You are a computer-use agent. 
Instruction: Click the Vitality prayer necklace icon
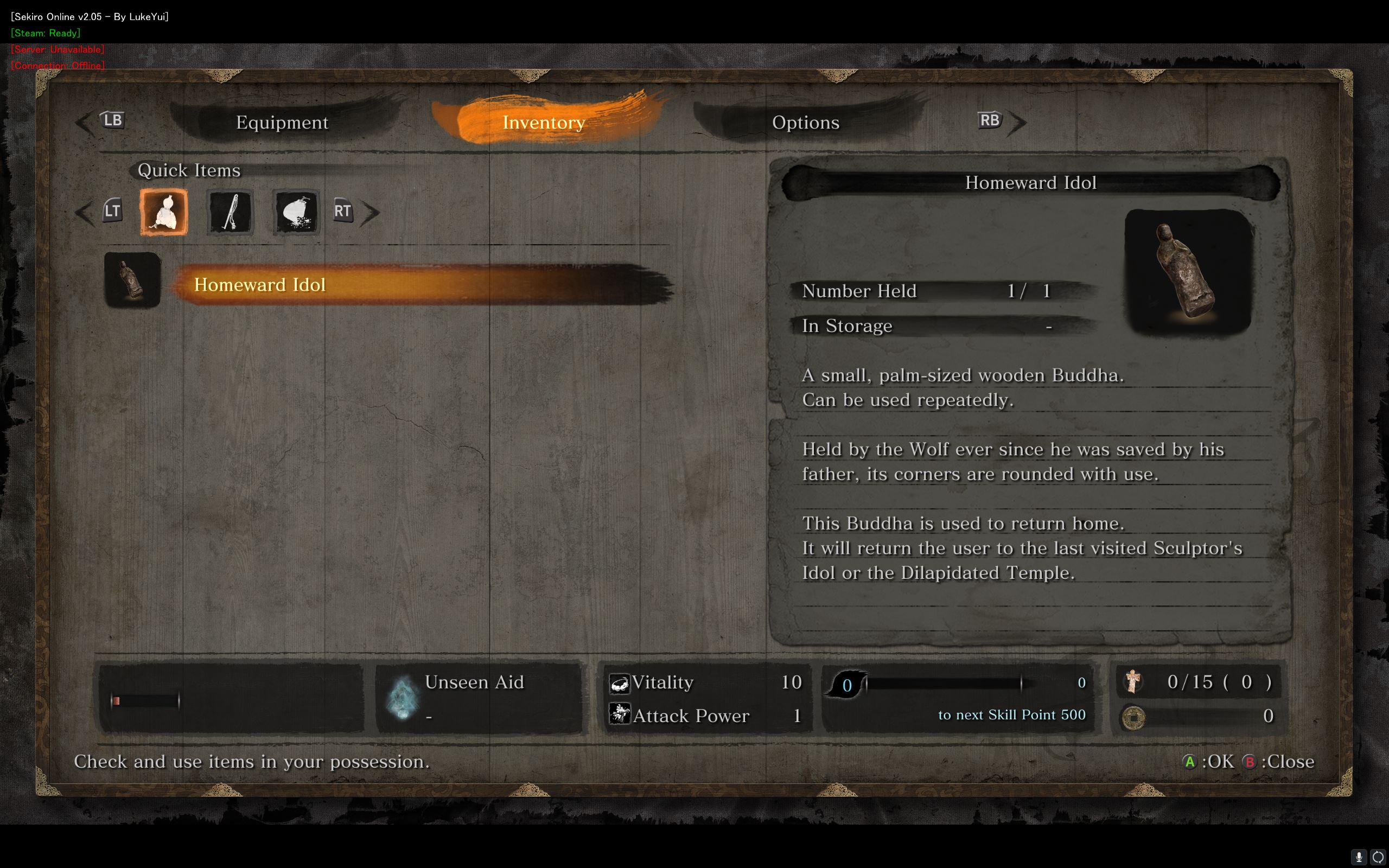(x=621, y=682)
